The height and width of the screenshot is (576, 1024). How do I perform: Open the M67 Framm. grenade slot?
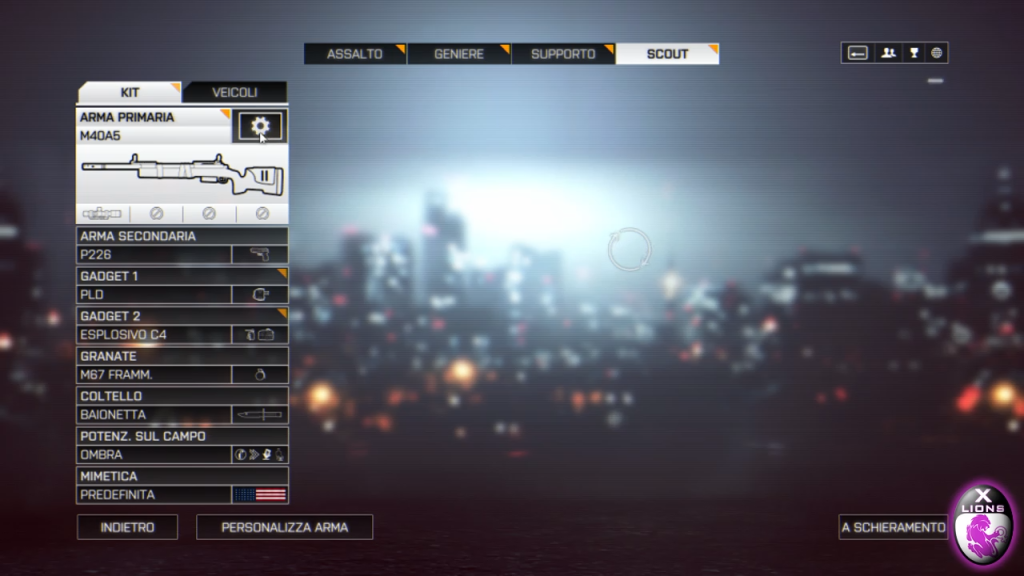(x=182, y=375)
